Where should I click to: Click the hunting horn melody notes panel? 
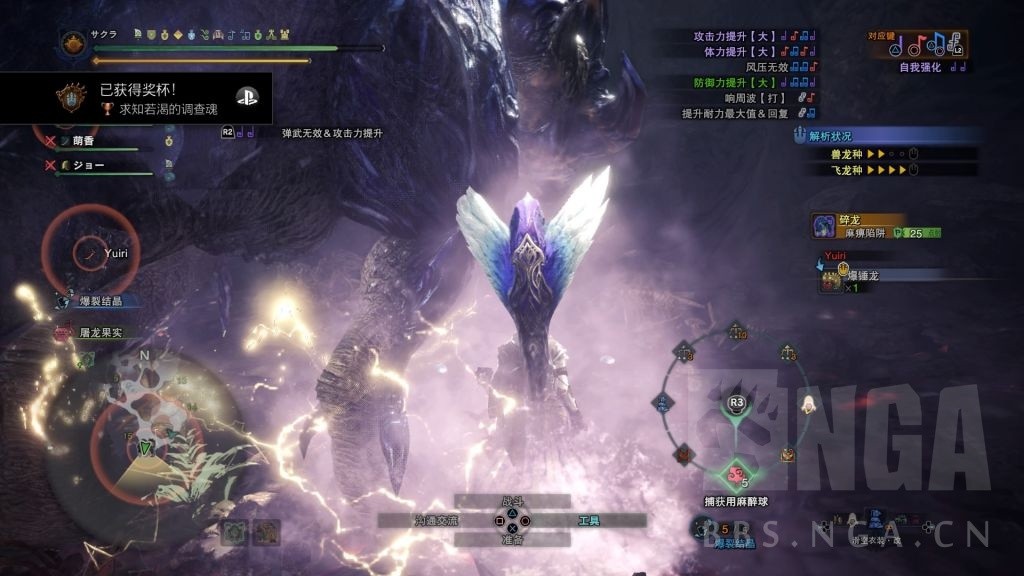point(931,45)
